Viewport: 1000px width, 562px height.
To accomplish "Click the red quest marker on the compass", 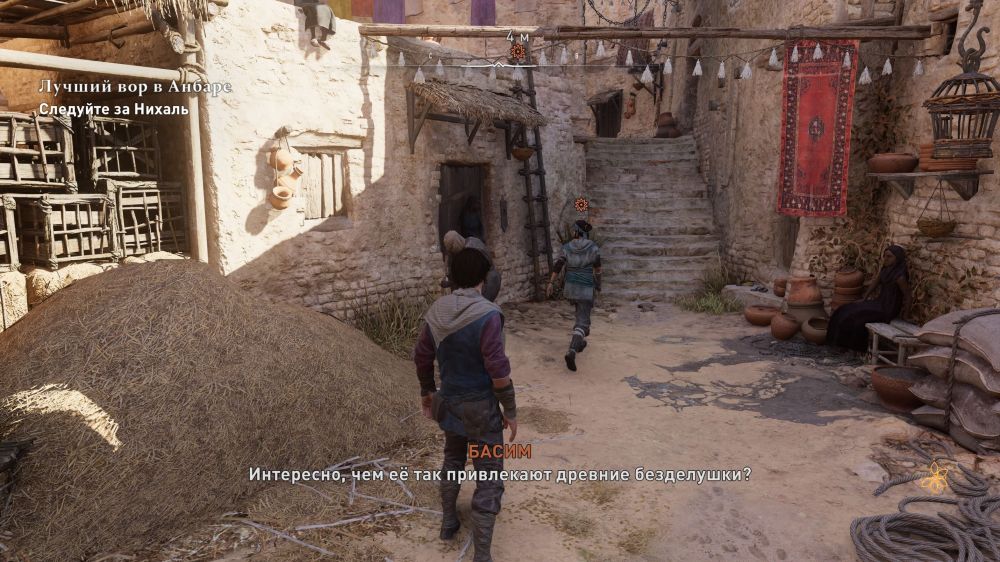I will (517, 50).
